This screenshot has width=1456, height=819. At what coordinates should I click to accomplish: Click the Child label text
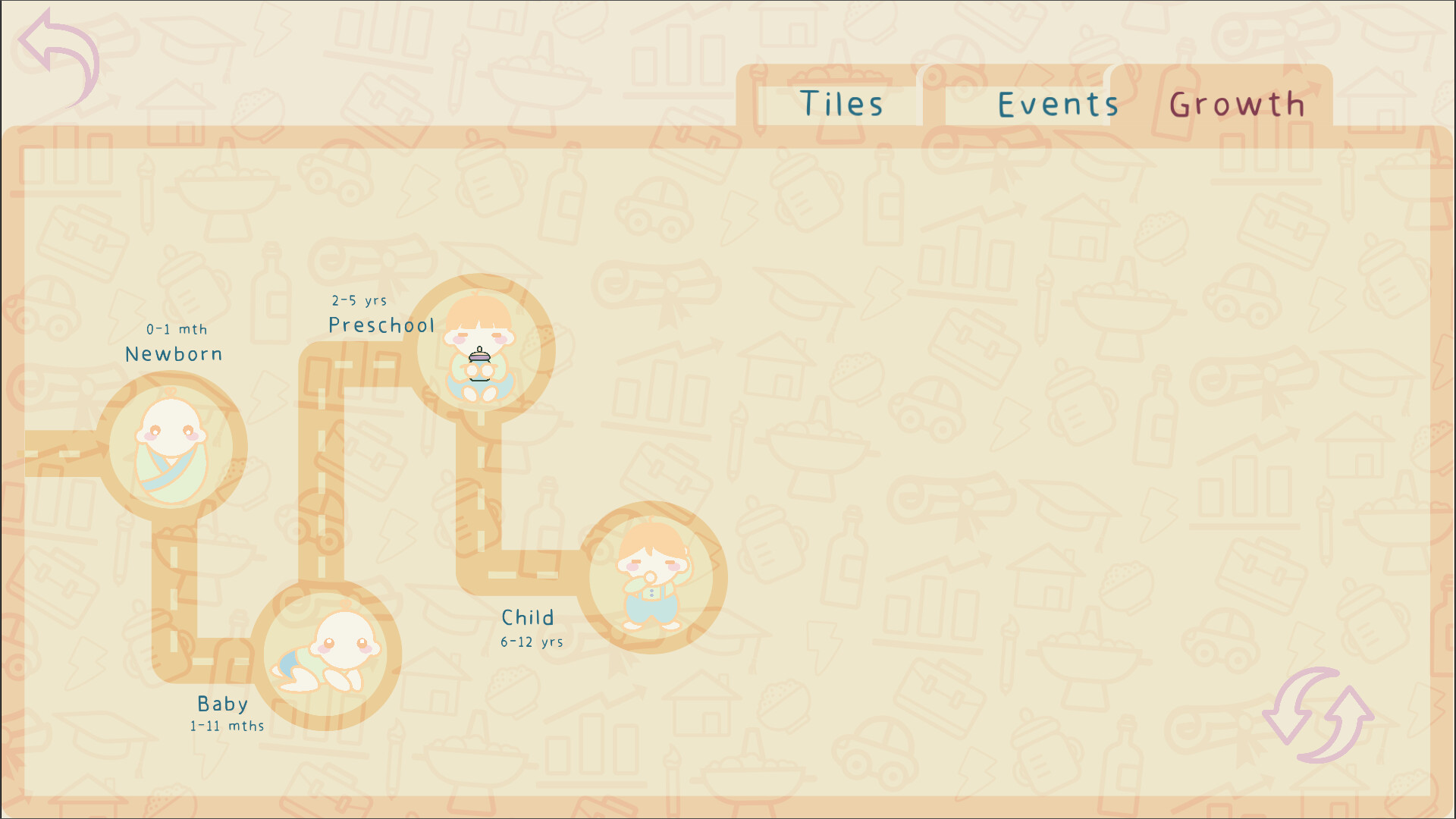527,617
